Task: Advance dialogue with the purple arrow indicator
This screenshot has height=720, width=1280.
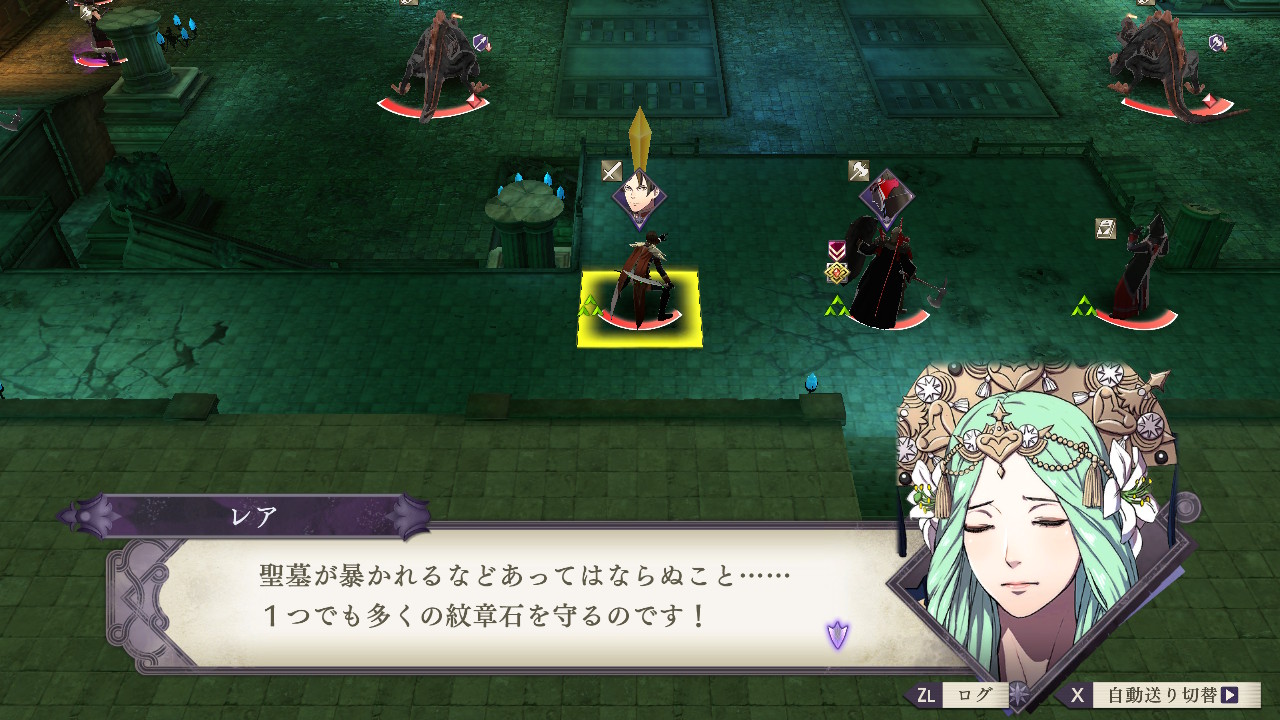Action: click(837, 632)
